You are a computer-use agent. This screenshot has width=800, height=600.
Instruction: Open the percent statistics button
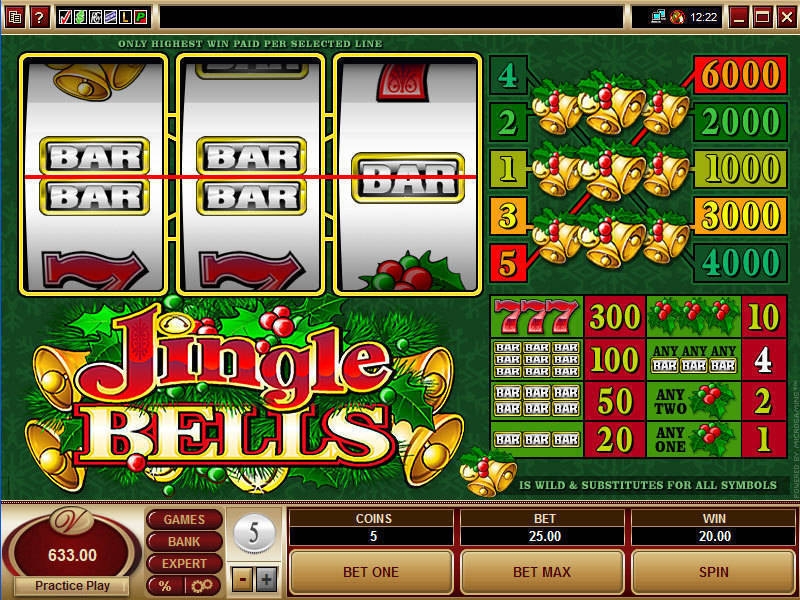(164, 586)
